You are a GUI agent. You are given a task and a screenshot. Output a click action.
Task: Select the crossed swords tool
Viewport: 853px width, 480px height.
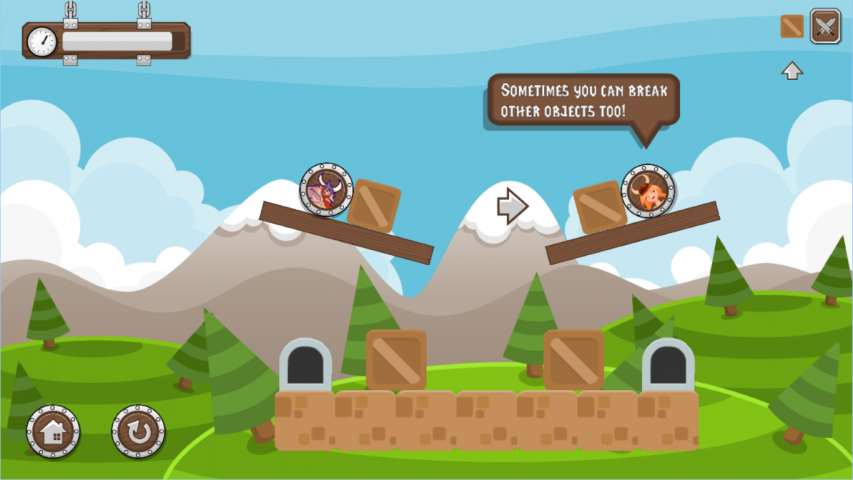[x=825, y=26]
